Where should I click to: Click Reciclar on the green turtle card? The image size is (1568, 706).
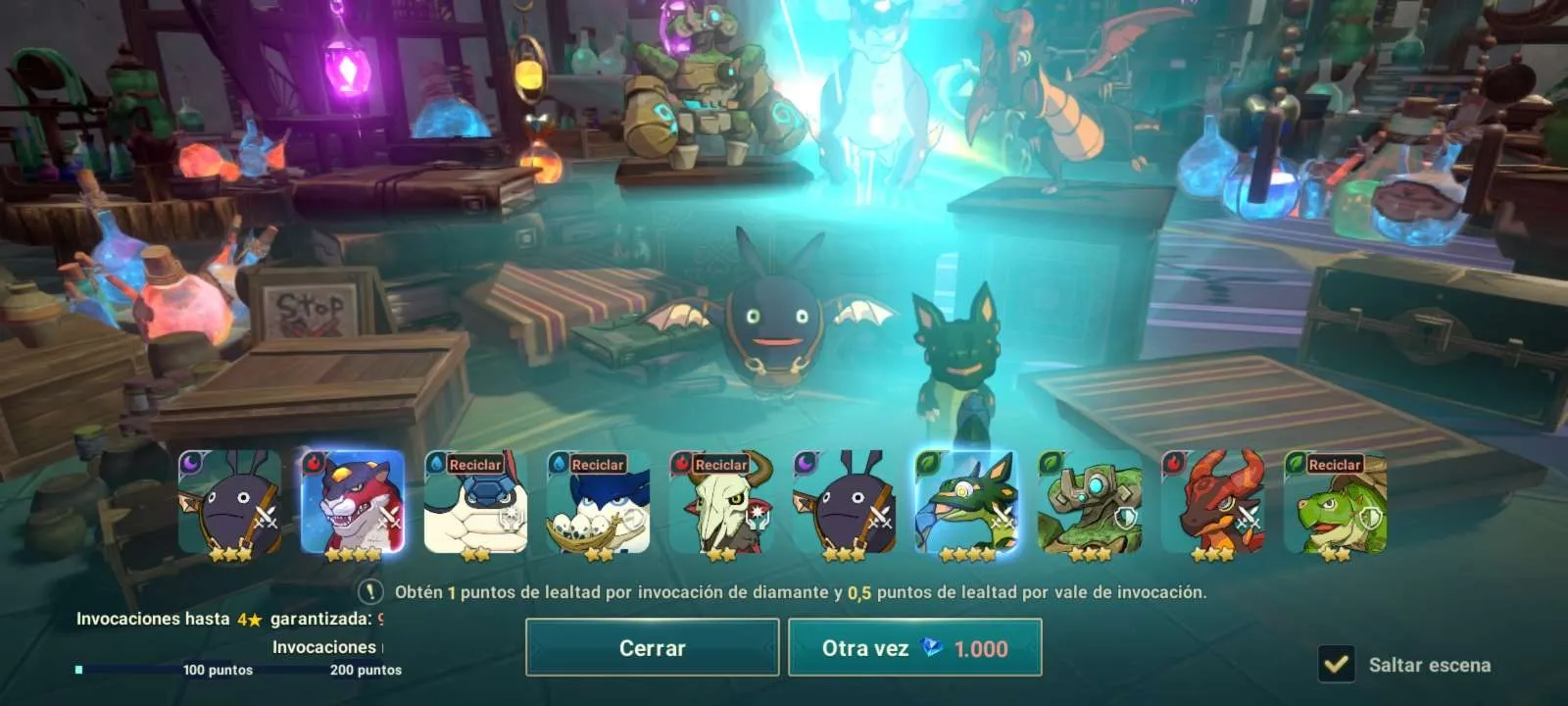(1334, 465)
